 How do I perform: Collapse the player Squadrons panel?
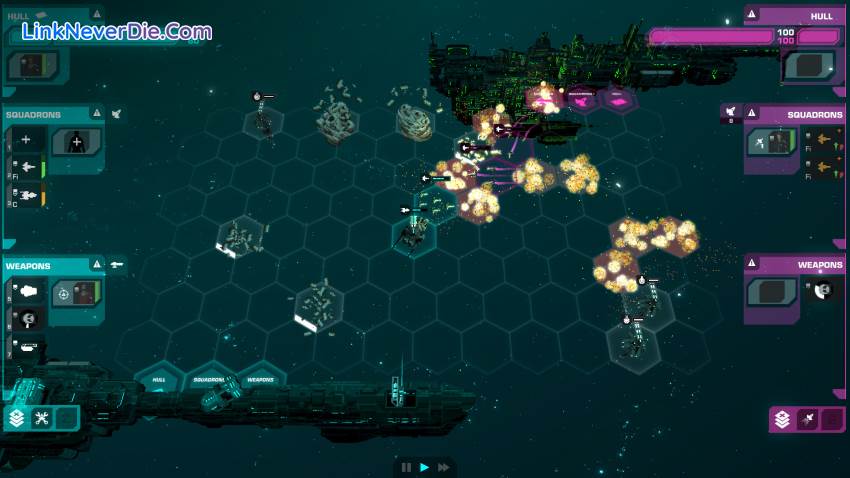coord(96,114)
